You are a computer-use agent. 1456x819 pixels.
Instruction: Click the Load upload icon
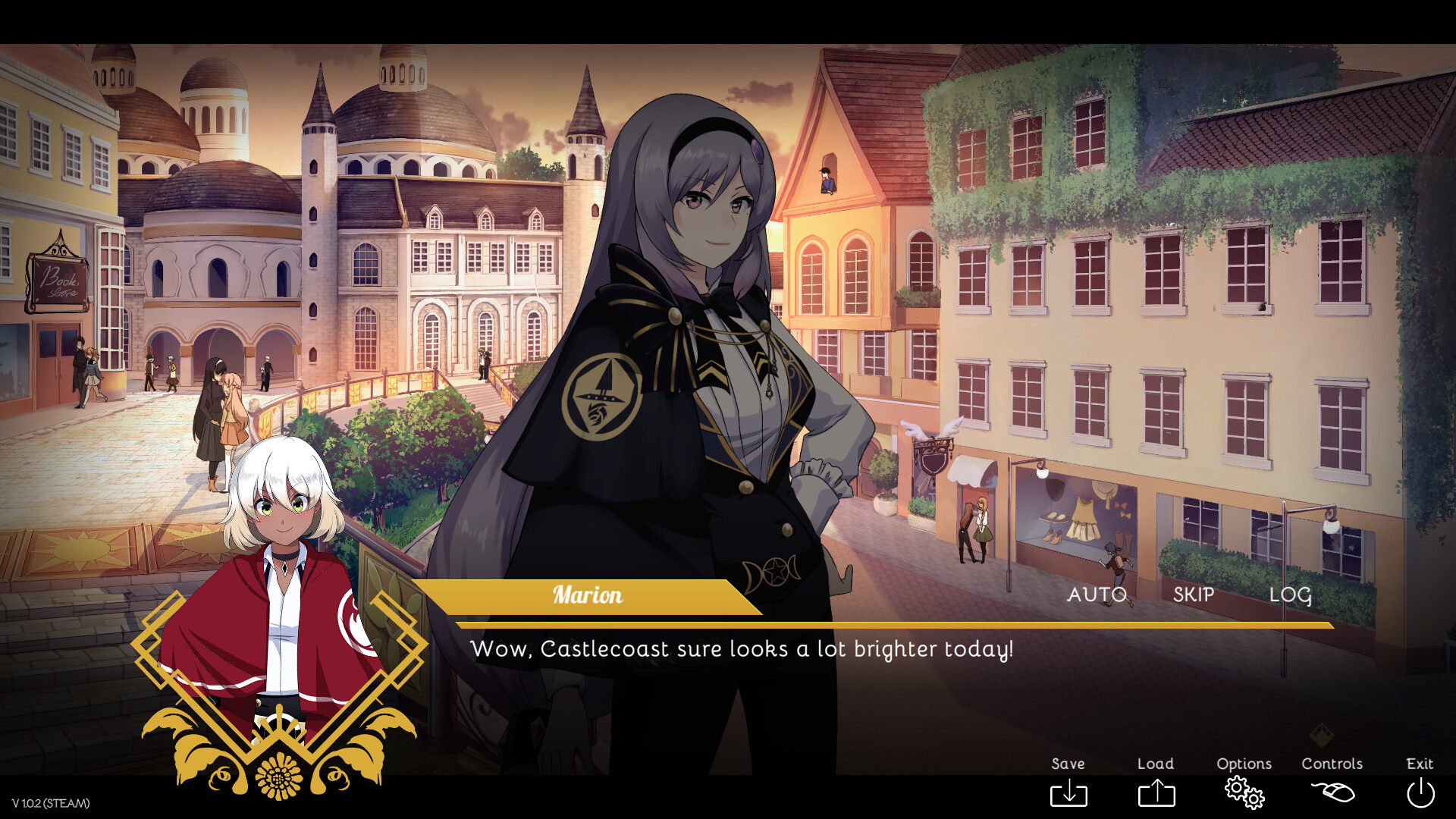[x=1155, y=793]
